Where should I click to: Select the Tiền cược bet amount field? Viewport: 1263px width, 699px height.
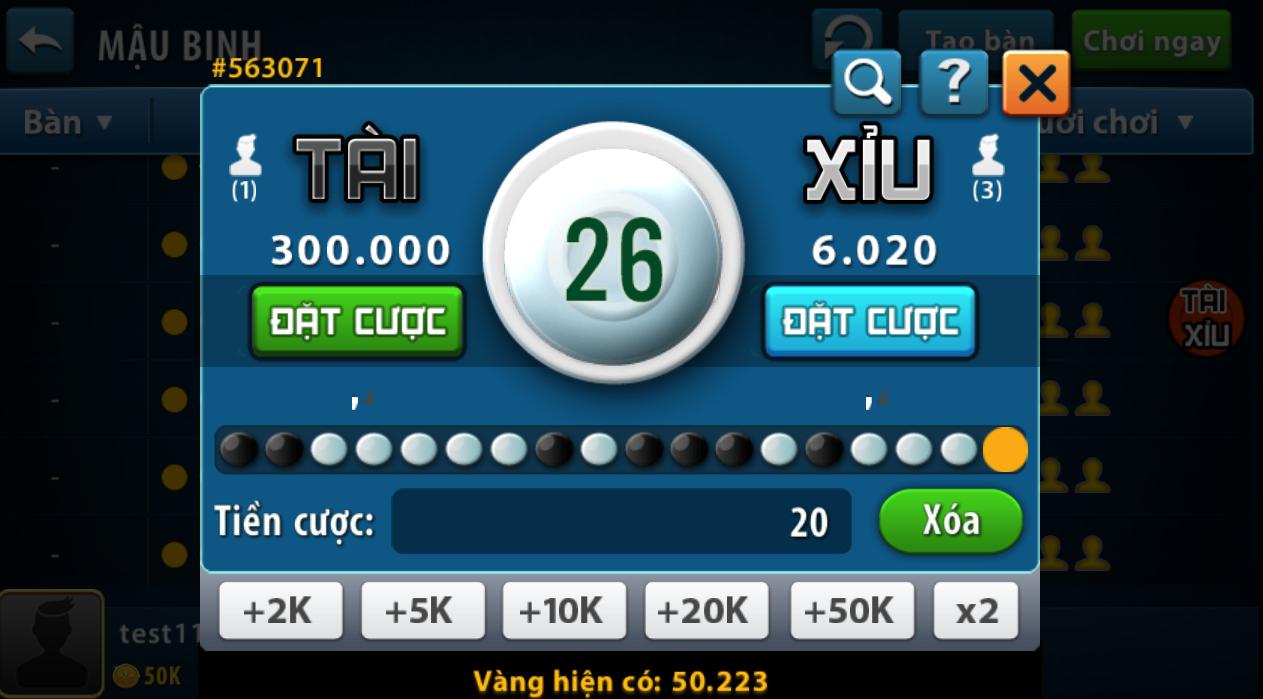pos(621,521)
